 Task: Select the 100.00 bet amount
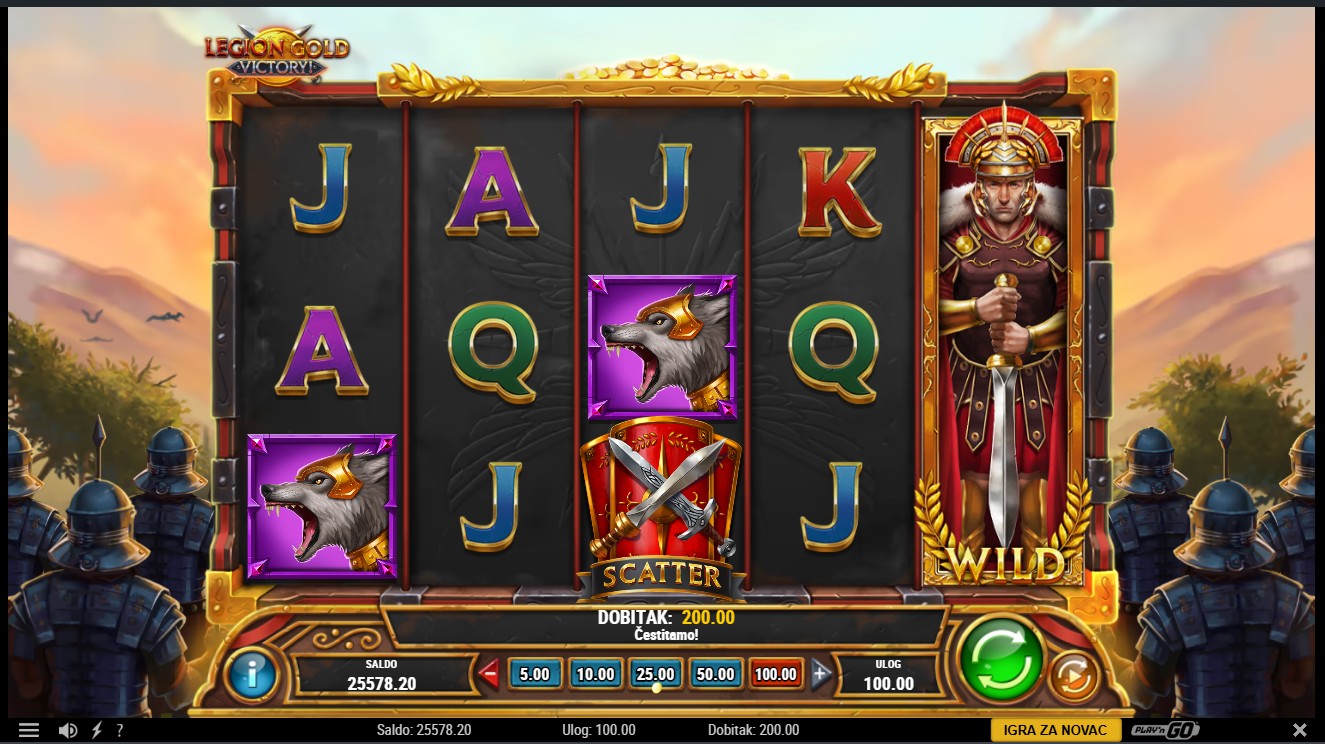tap(776, 674)
